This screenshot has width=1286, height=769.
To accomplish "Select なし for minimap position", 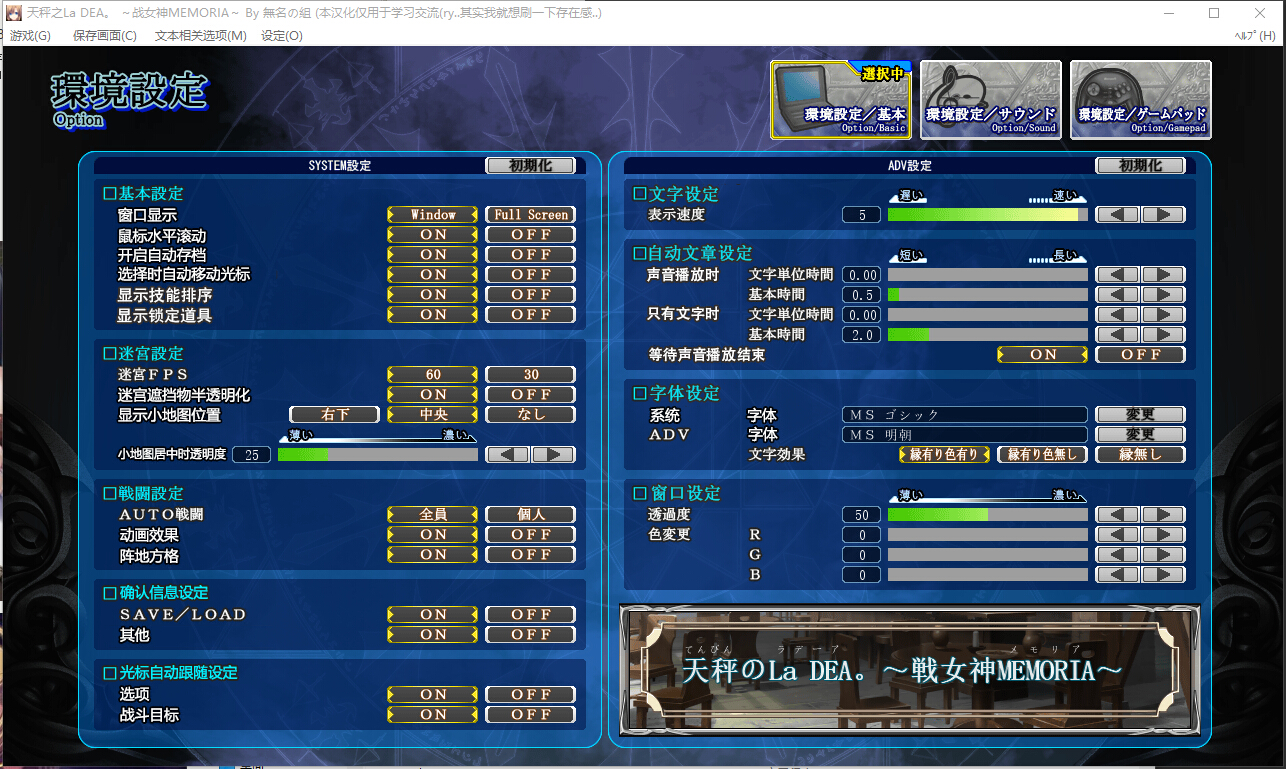I will pos(531,415).
